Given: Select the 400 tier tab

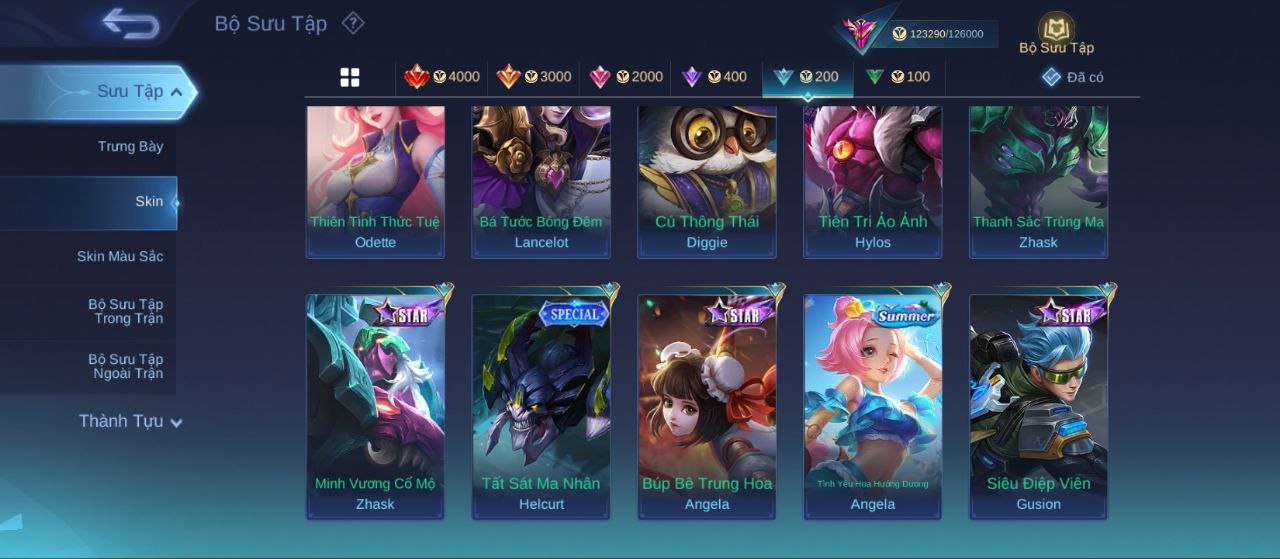Looking at the screenshot, I should [x=714, y=77].
